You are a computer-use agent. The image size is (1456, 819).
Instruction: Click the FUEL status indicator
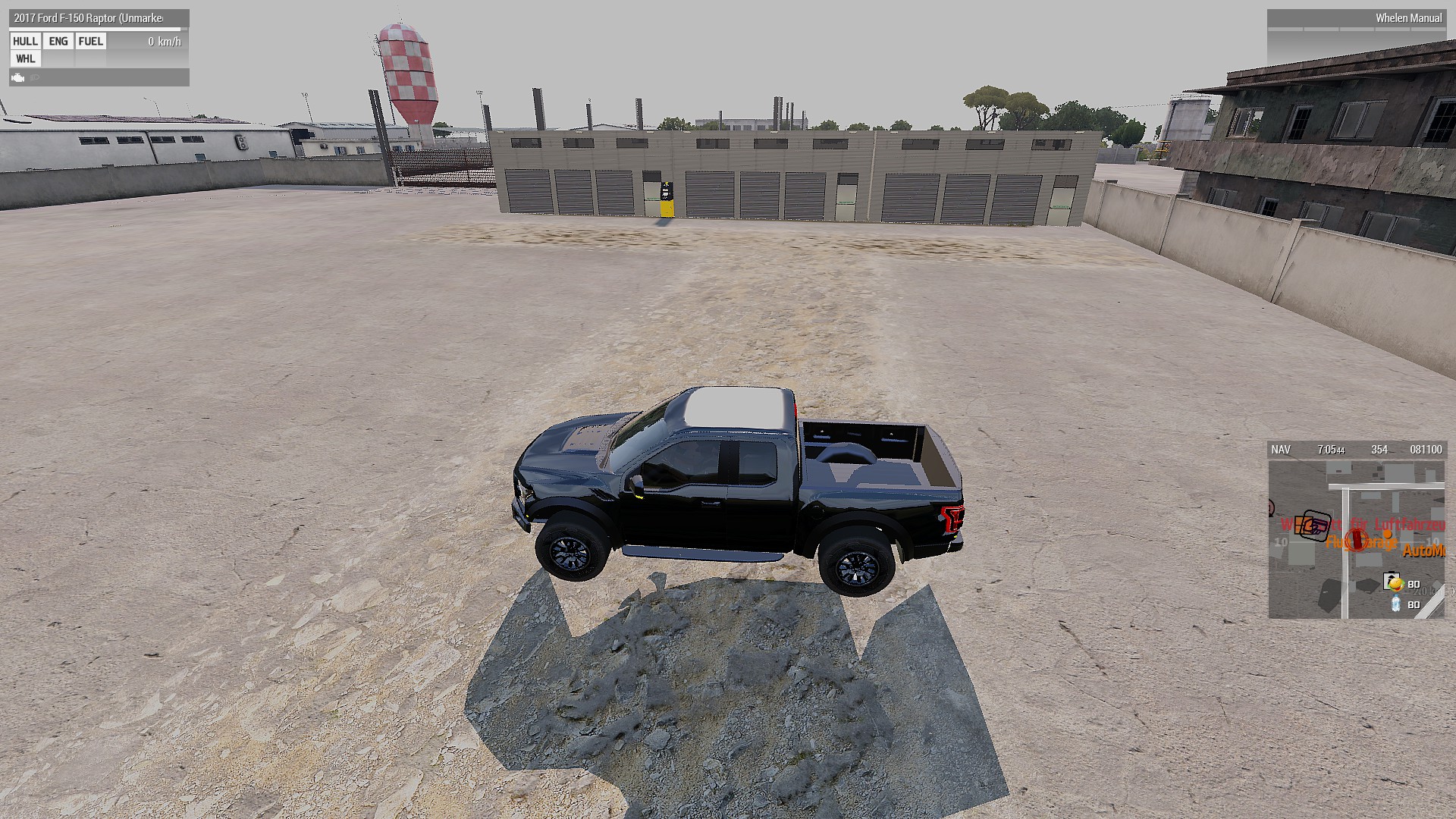pos(91,42)
